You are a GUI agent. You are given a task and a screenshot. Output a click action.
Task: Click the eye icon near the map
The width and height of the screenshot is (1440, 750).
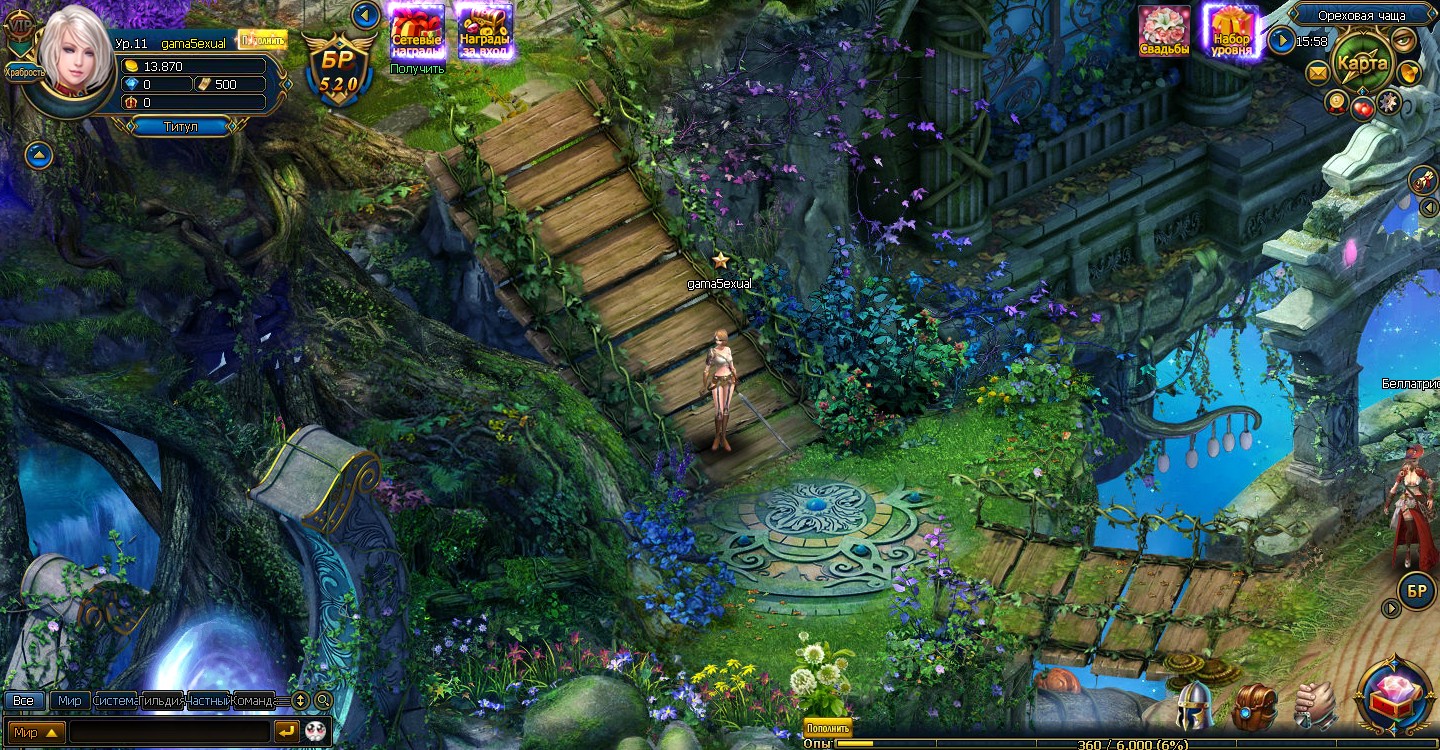click(x=1405, y=40)
